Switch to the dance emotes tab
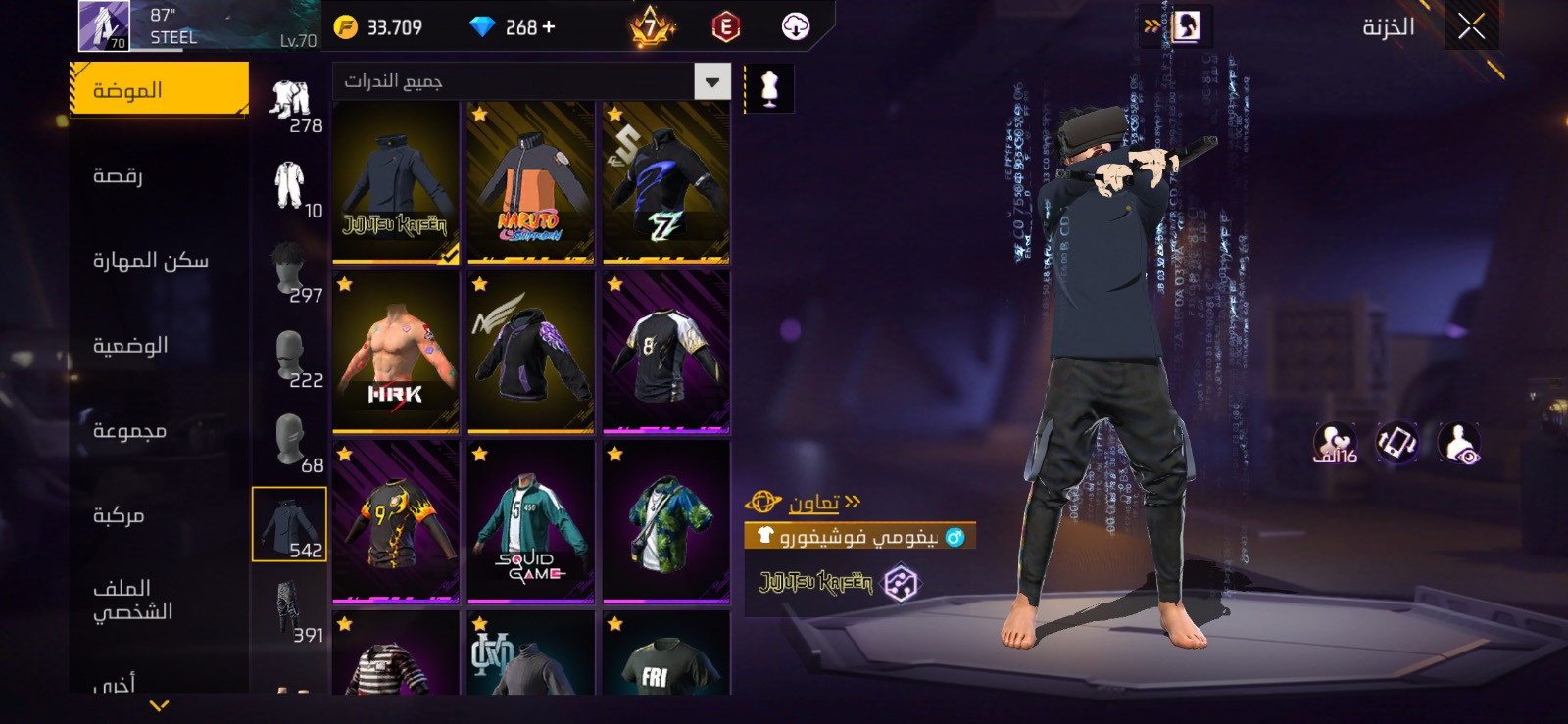 click(118, 175)
